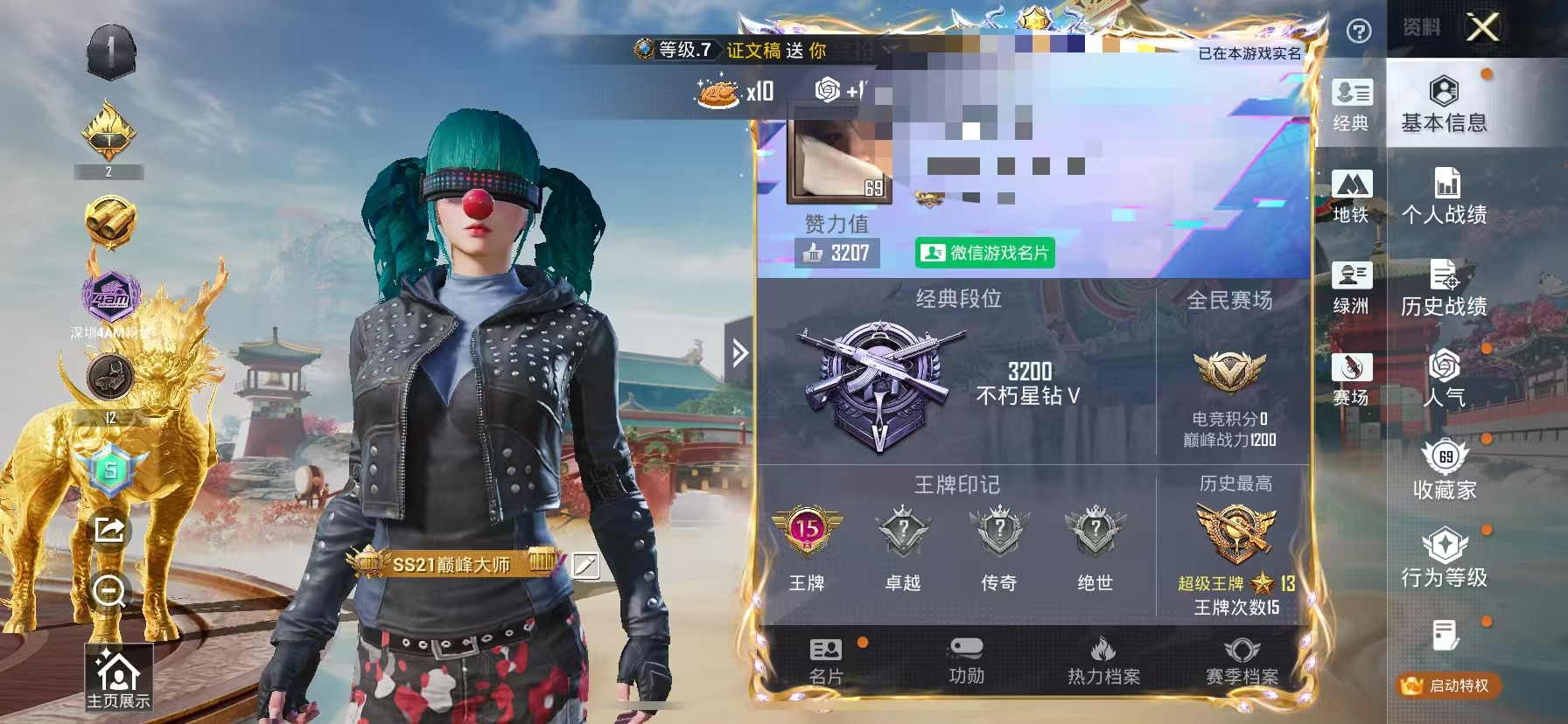The width and height of the screenshot is (1568, 724).
Task: Switch to the 绿洲 mode tab
Action: click(1353, 289)
